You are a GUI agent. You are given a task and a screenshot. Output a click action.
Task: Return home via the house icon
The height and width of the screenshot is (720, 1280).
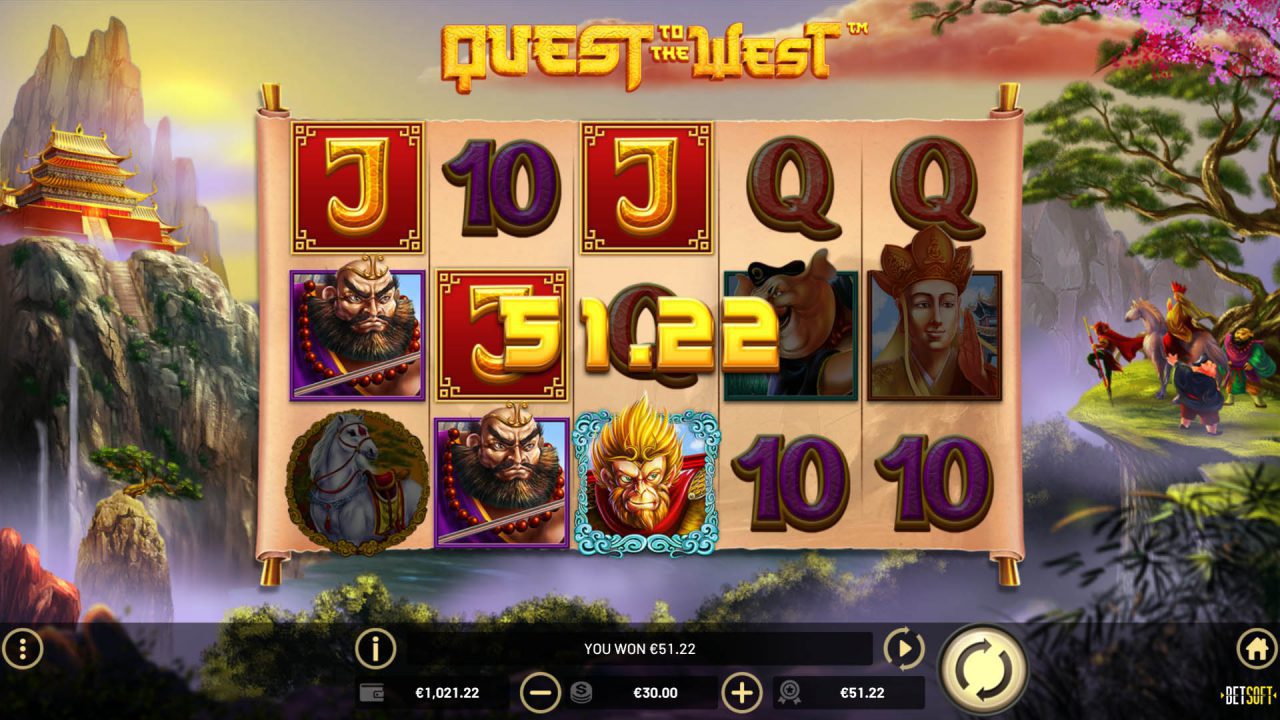[1256, 647]
